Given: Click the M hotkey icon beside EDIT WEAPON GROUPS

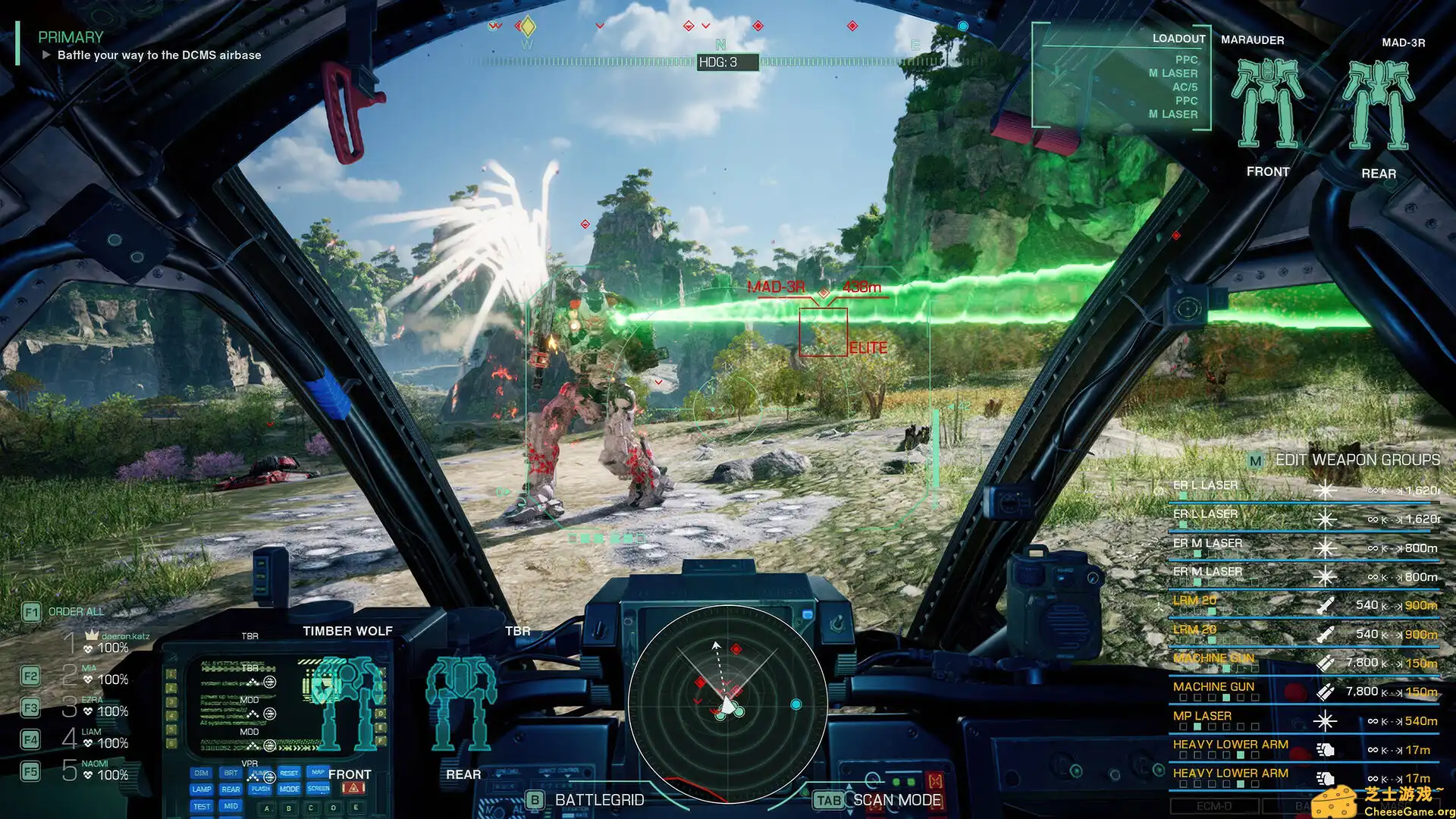Looking at the screenshot, I should pyautogui.click(x=1255, y=461).
